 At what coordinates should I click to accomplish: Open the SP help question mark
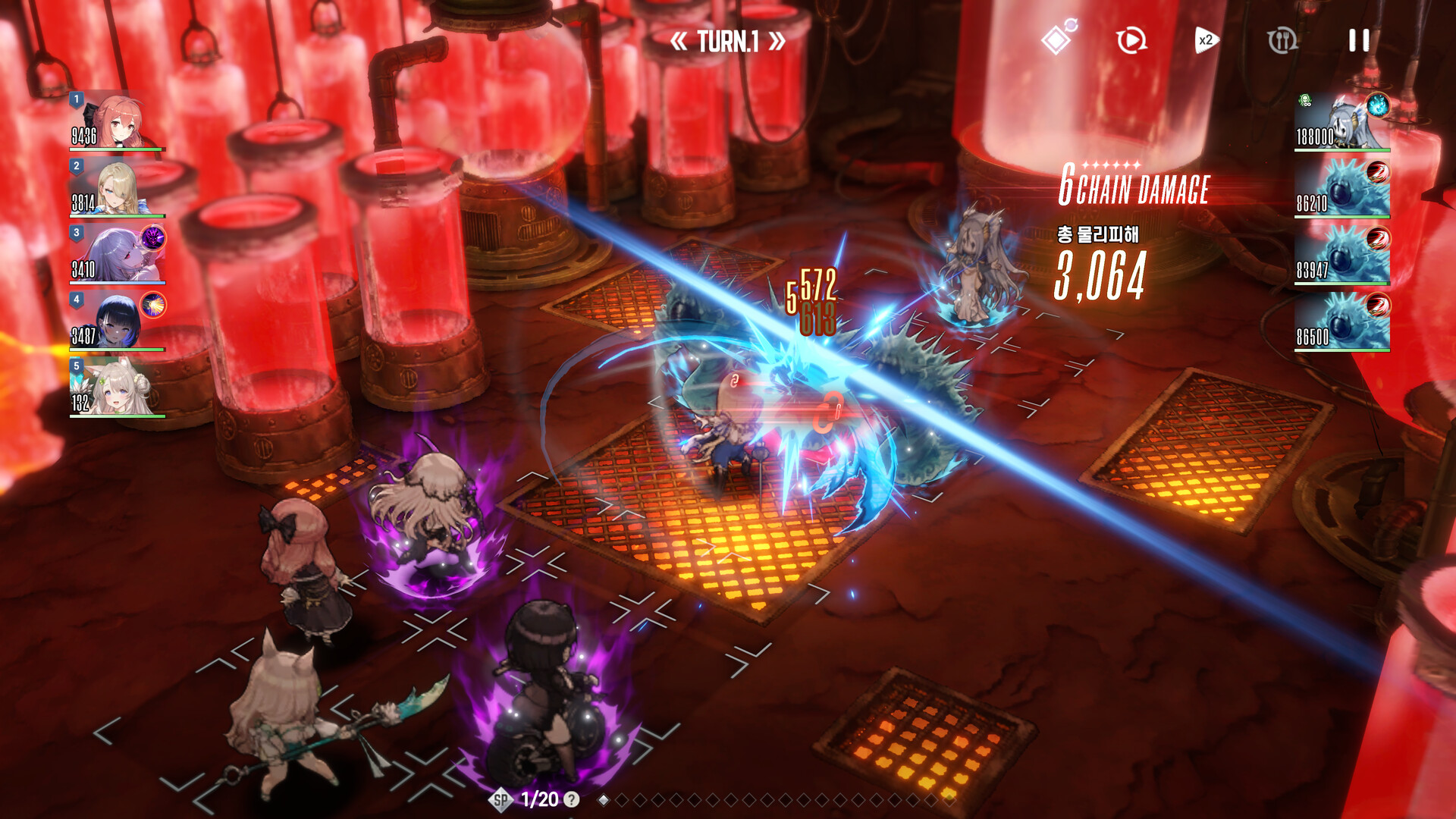tap(572, 799)
